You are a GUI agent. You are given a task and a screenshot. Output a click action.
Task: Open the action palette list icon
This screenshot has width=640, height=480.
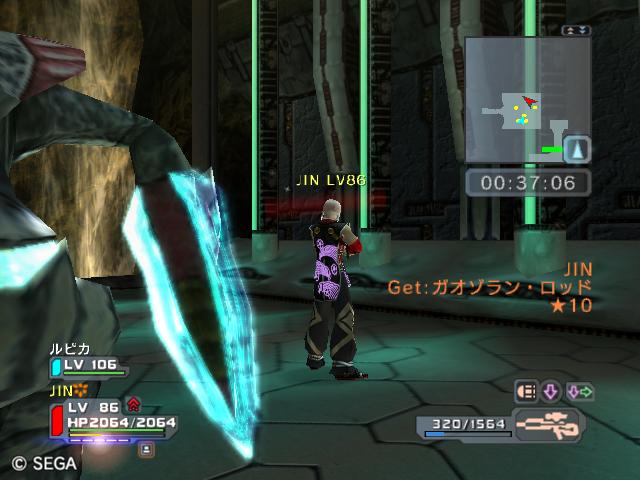pos(526,391)
